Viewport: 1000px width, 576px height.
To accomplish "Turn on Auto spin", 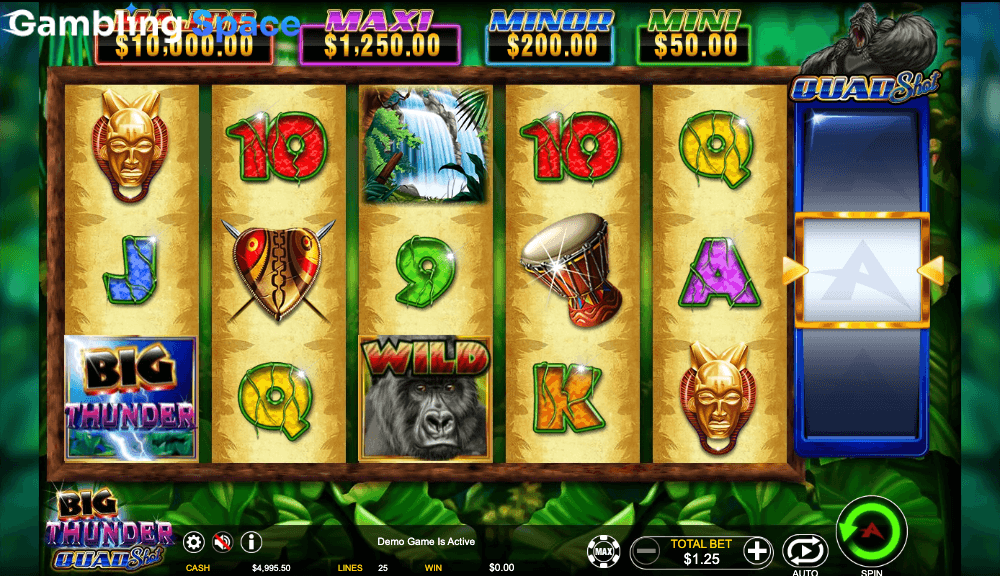I will point(804,551).
